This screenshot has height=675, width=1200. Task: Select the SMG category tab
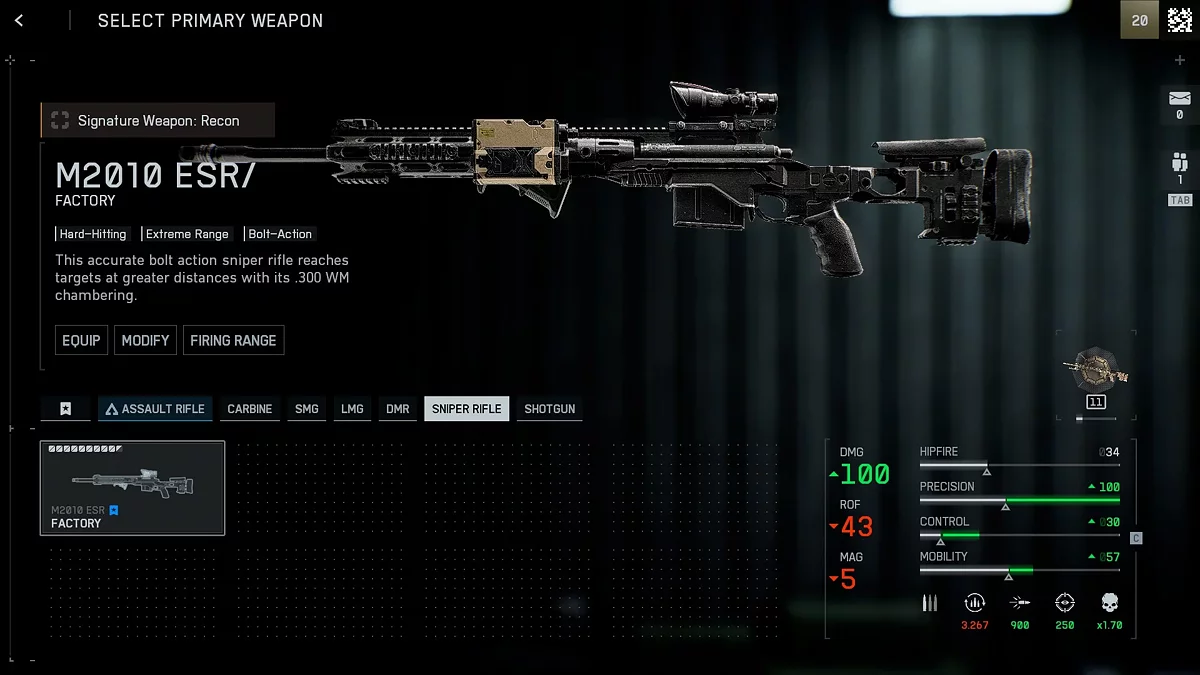click(x=307, y=409)
